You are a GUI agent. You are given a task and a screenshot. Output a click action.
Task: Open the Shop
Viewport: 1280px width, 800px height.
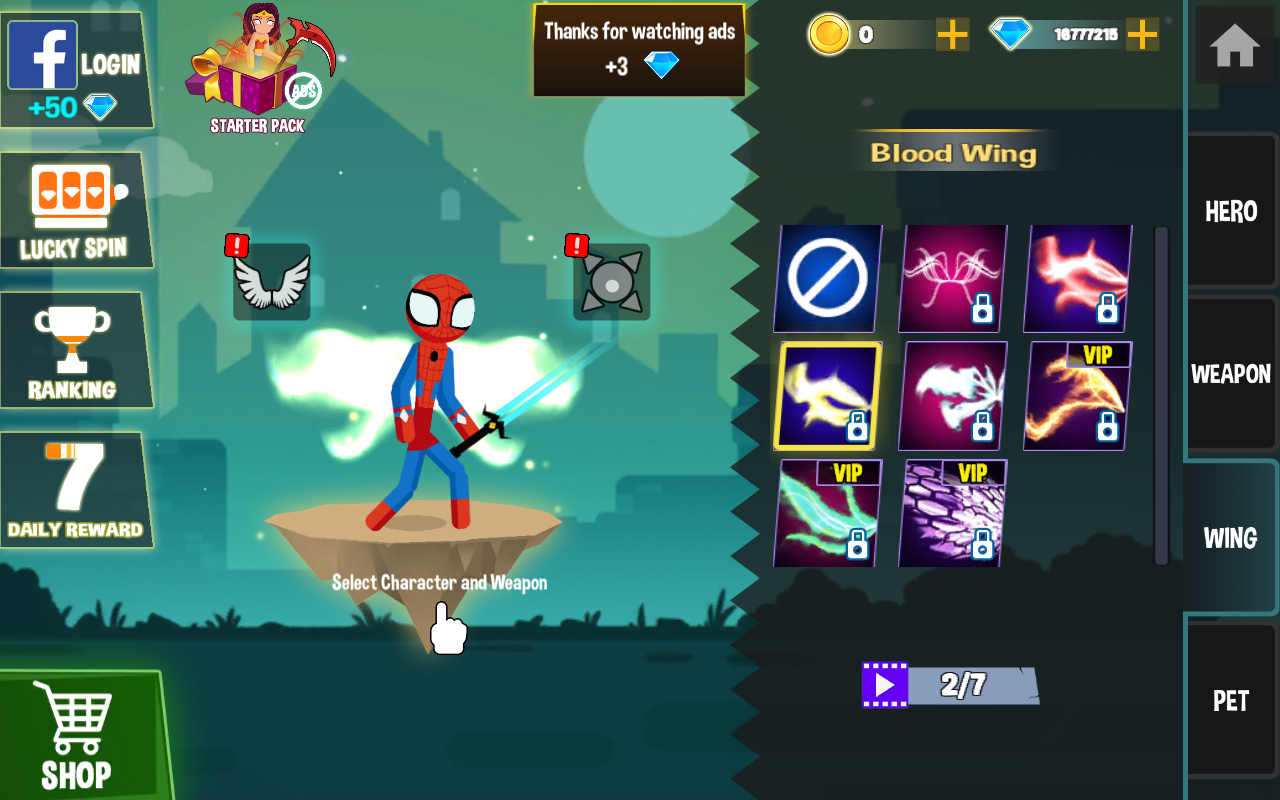[x=78, y=735]
